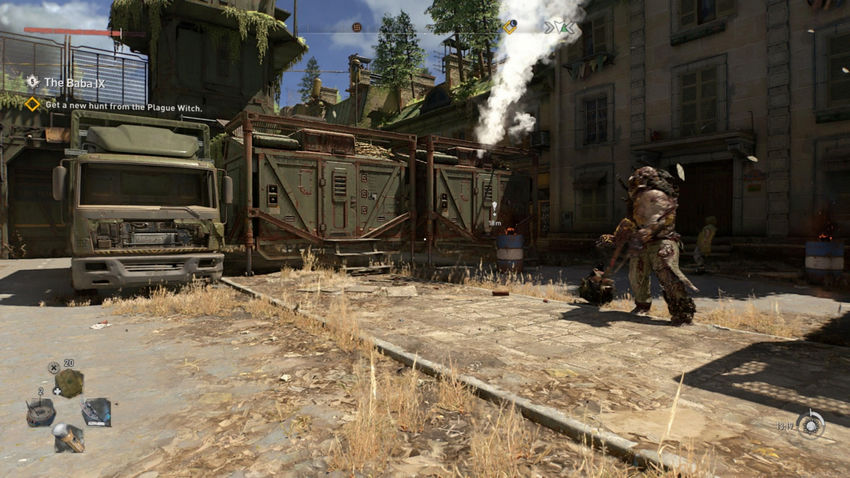Select the yellow diamond compass marker
The height and width of the screenshot is (478, 850).
click(509, 27)
